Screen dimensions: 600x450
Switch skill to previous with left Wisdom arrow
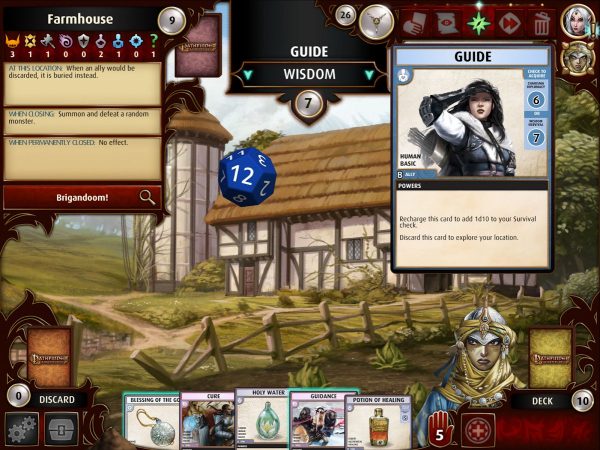(x=246, y=74)
